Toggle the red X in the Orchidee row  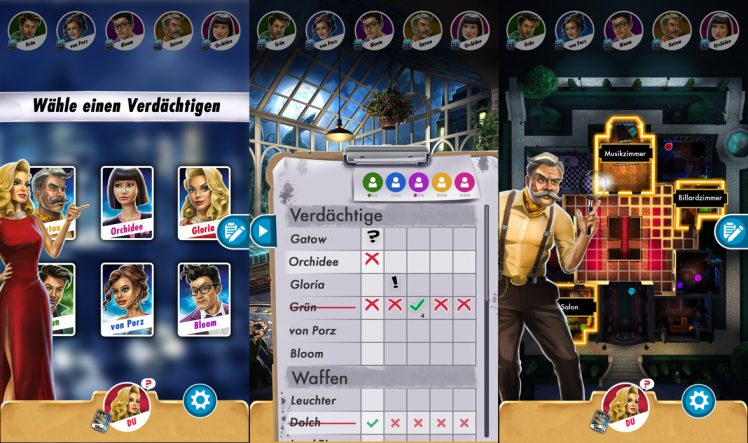point(372,260)
